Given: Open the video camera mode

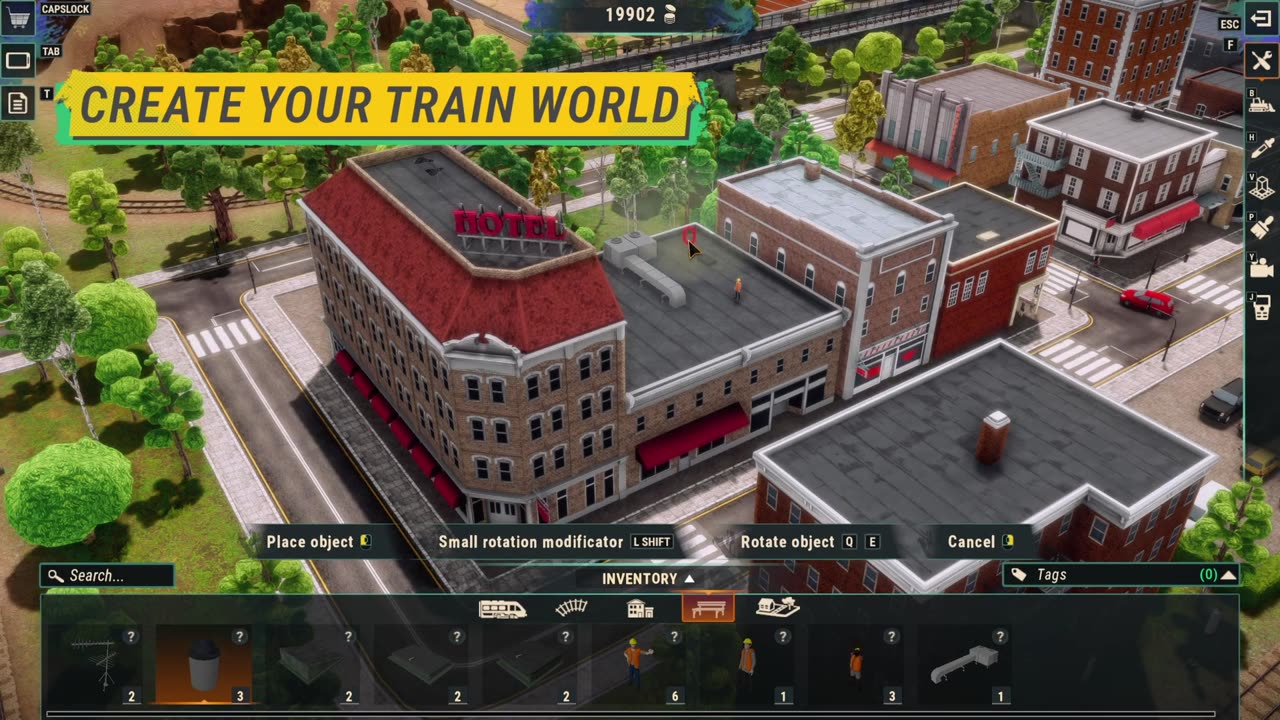Looking at the screenshot, I should tap(1261, 267).
